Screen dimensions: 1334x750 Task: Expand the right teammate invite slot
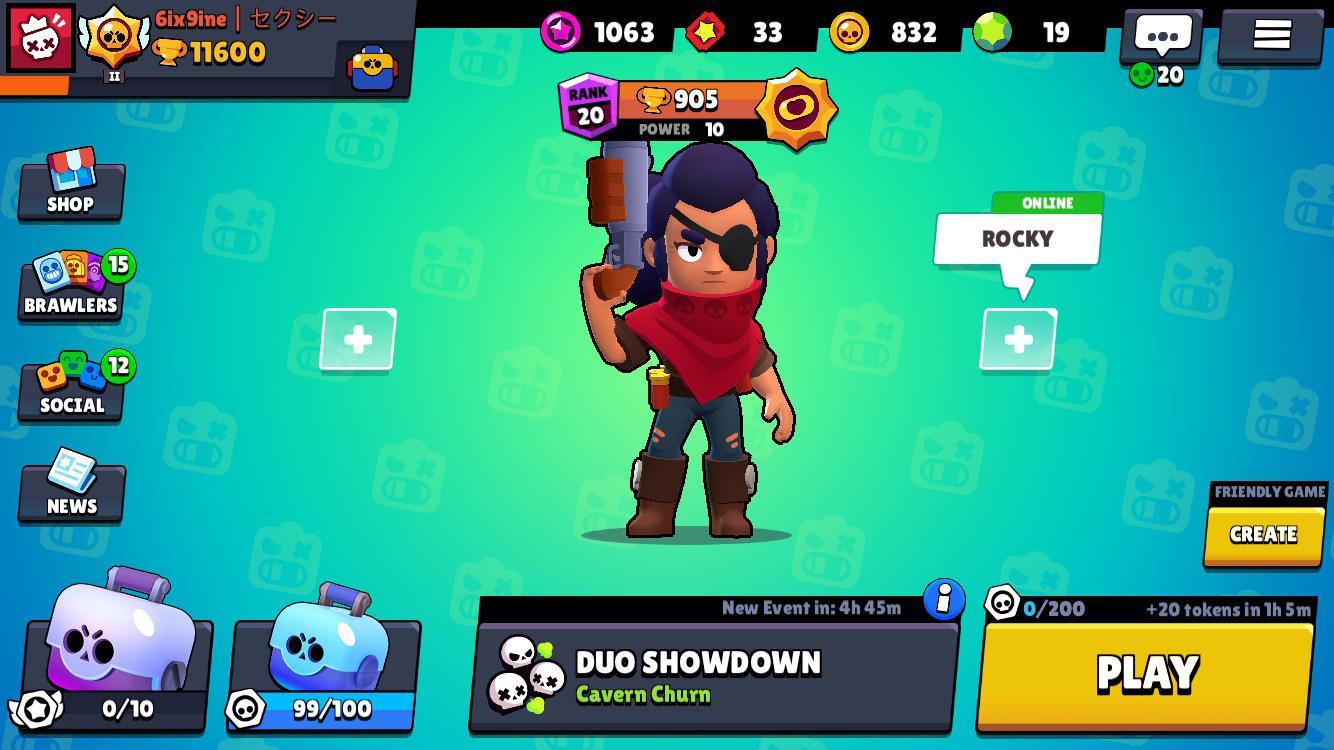(x=1017, y=340)
